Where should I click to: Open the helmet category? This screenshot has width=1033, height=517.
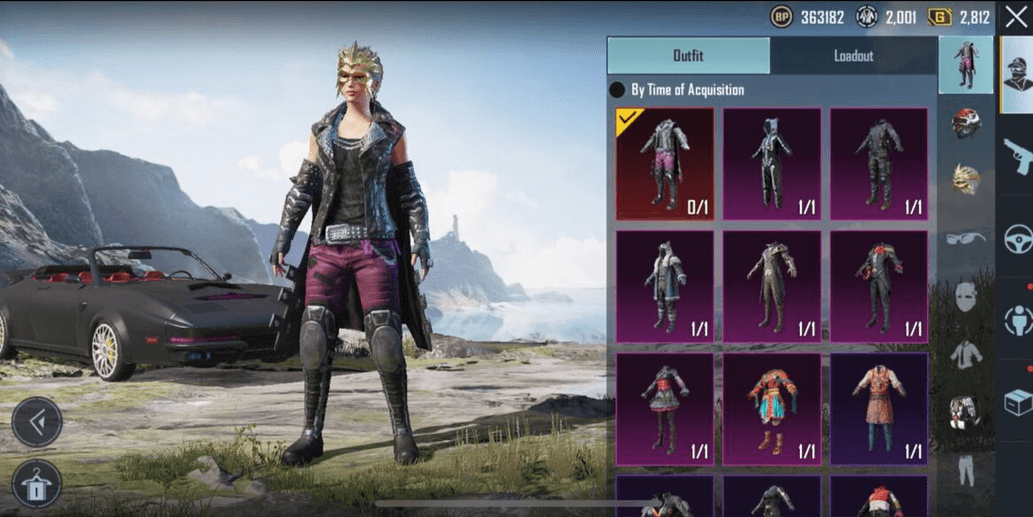point(966,123)
